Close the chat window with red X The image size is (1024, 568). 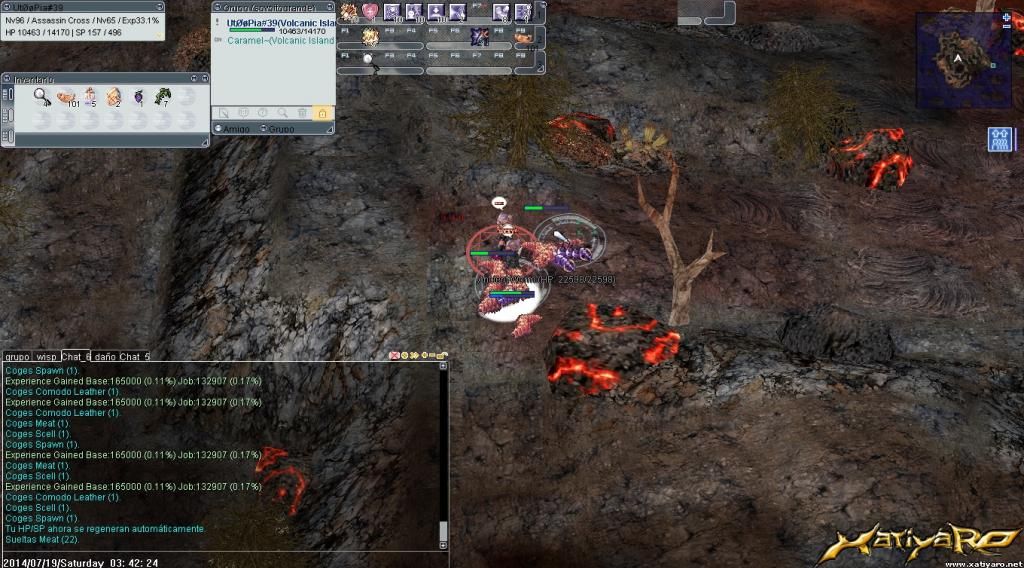(395, 356)
